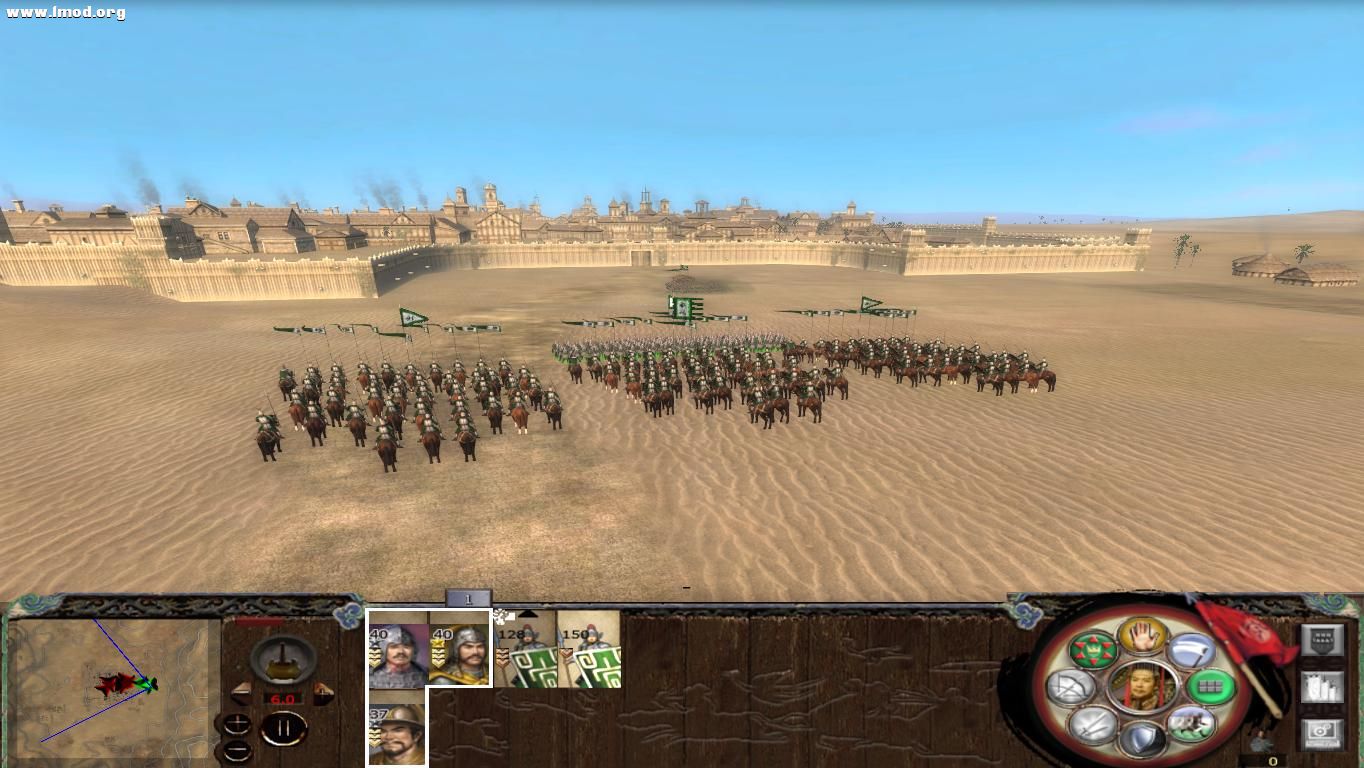Enable guard mode with the shield icon
This screenshot has width=1364, height=768.
1141,740
